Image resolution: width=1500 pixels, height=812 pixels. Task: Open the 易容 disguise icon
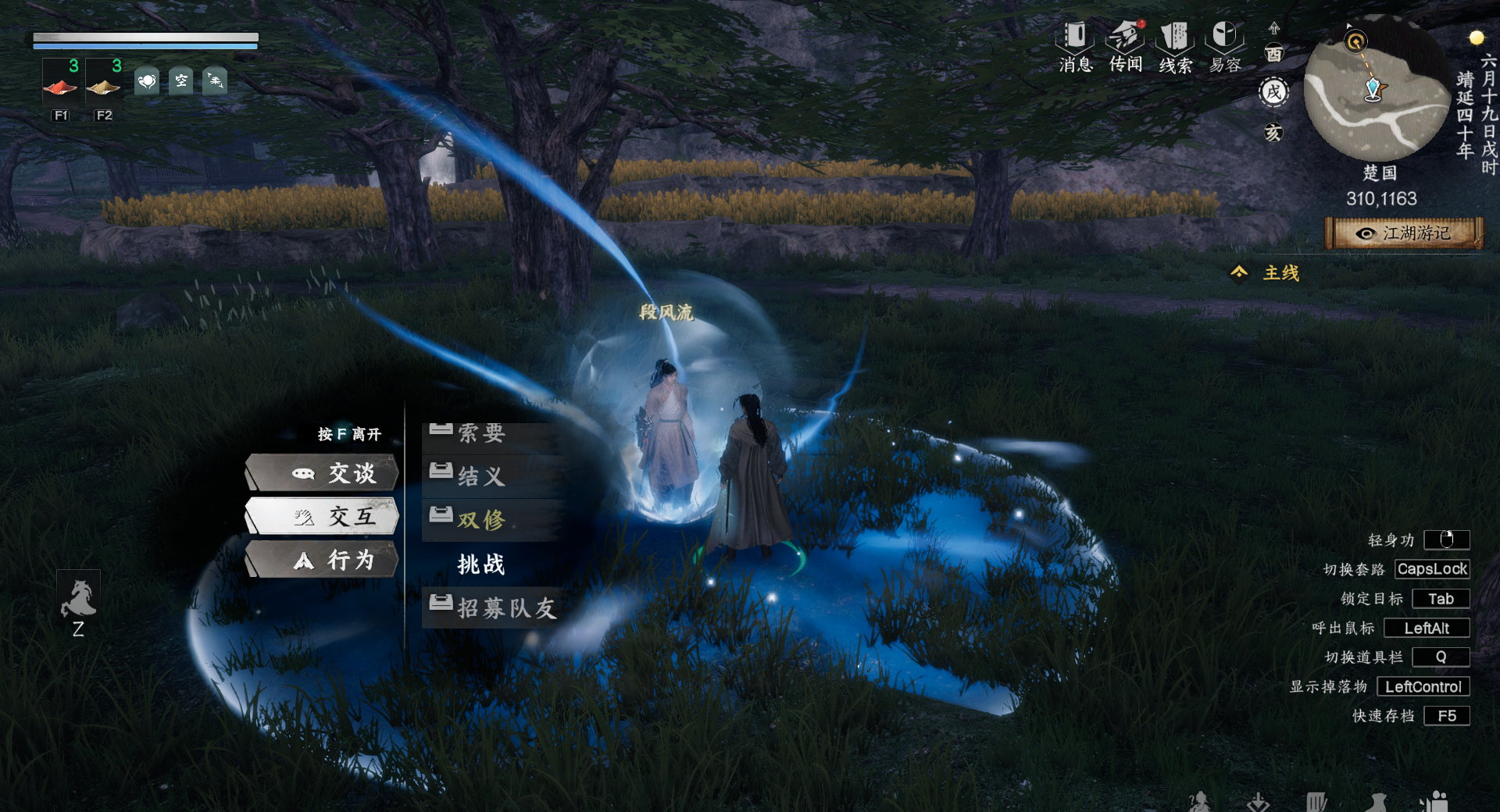point(1225,46)
